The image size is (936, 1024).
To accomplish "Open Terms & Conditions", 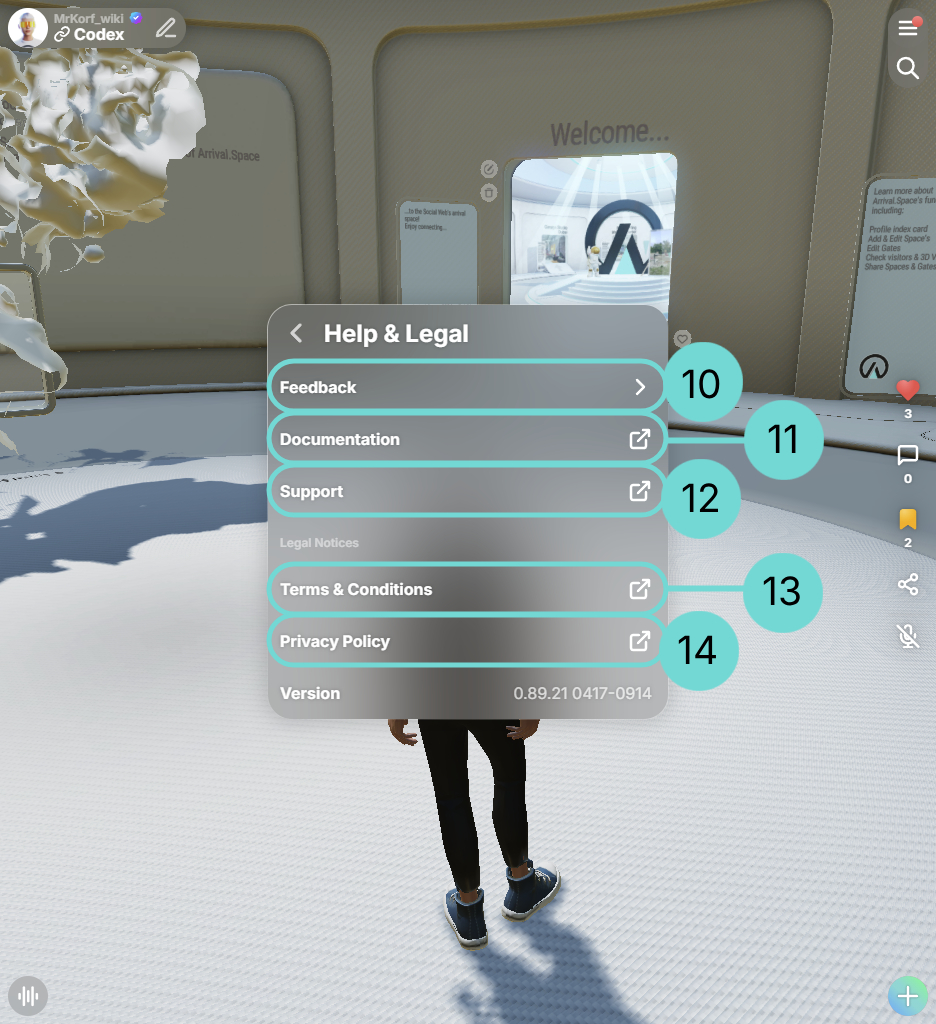I will coord(466,589).
